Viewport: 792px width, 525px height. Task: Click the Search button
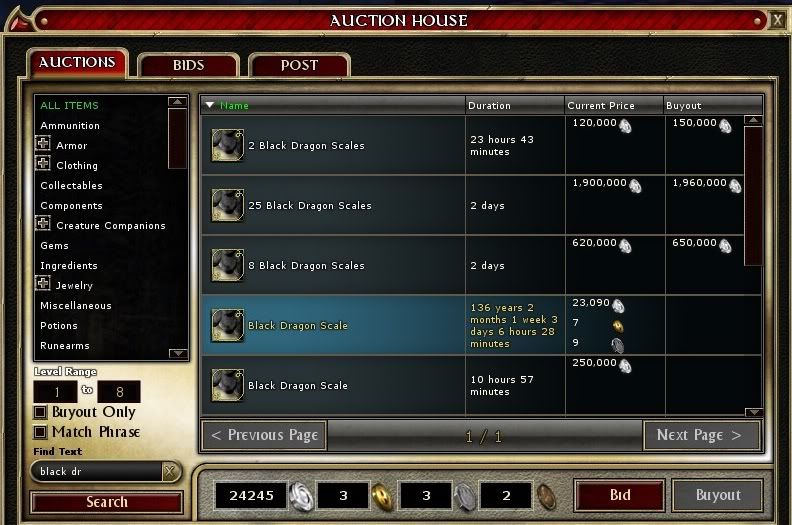[107, 502]
